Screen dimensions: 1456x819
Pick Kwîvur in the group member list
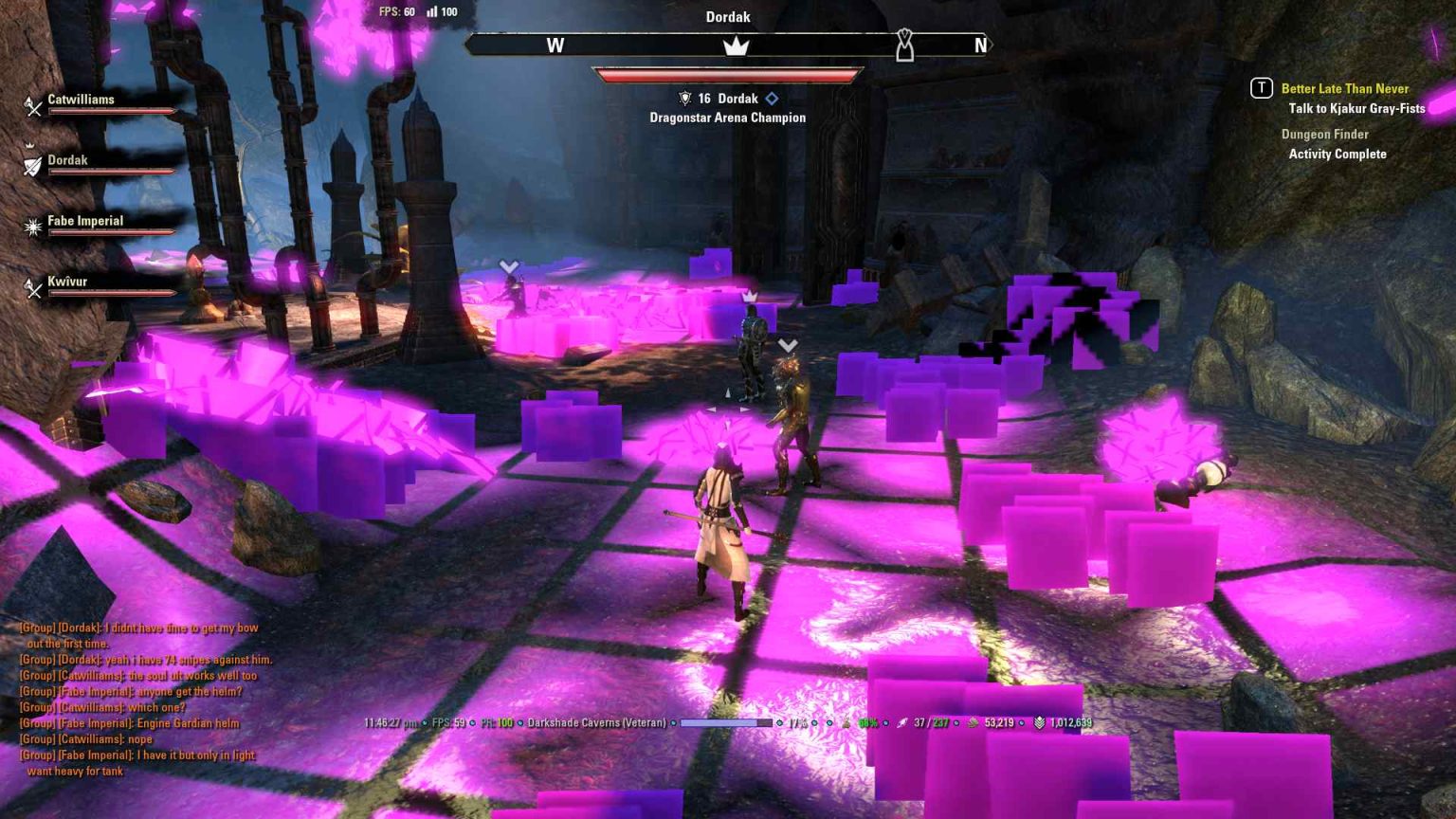(x=67, y=282)
